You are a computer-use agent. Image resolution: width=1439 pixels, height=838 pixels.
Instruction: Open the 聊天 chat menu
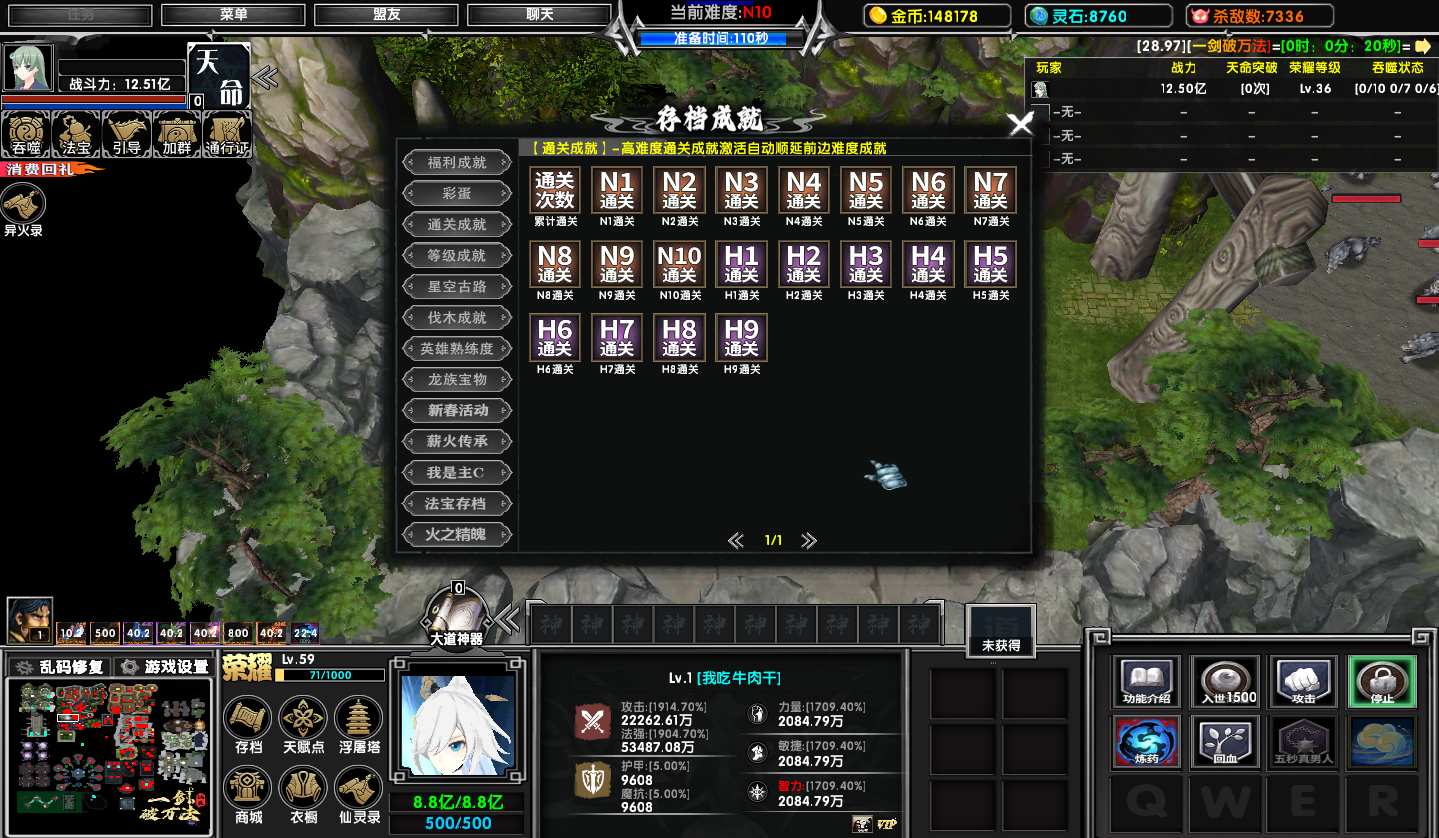point(539,15)
